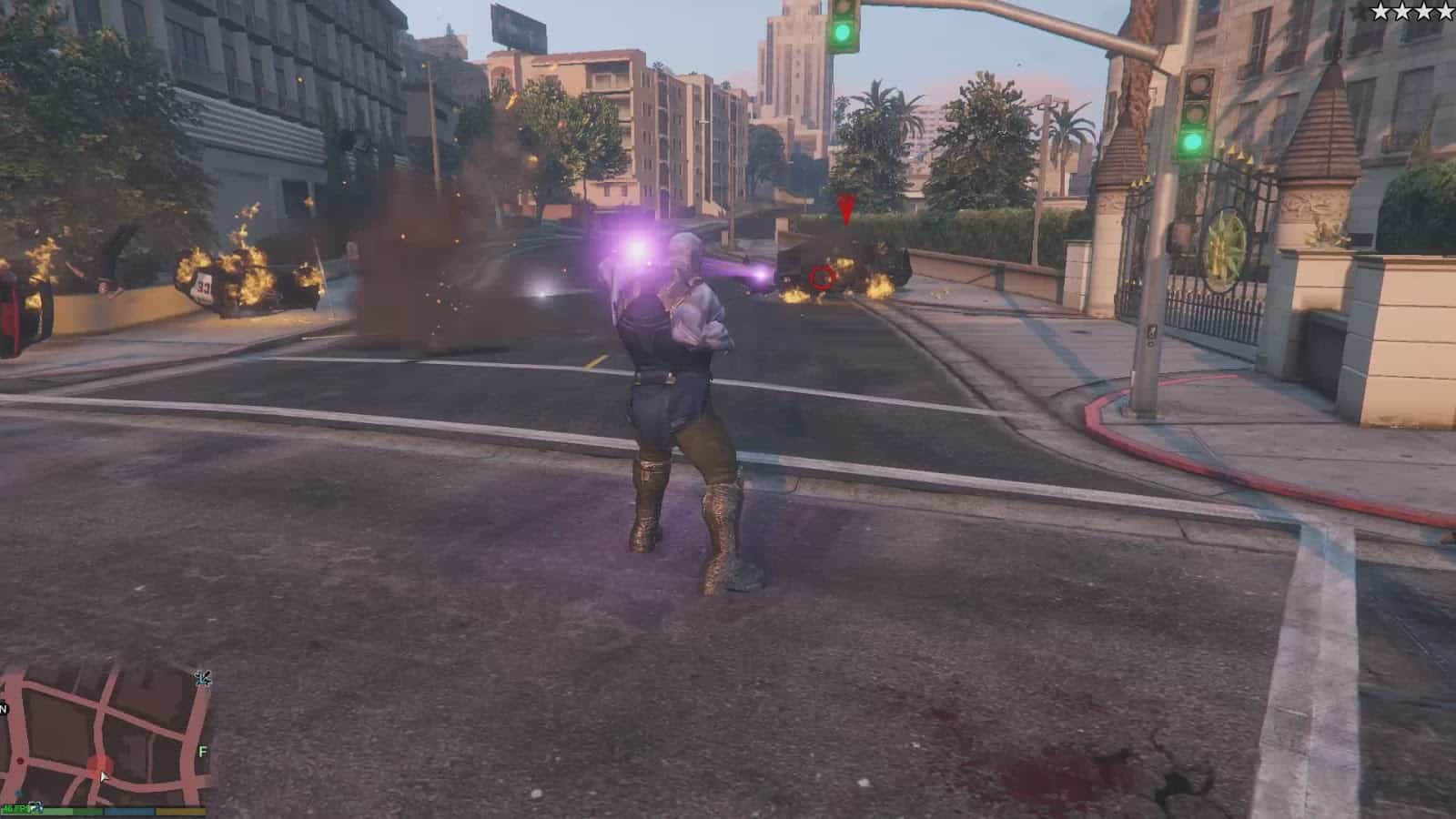
Task: Click the yellow special ability bar segment
Action: [x=180, y=811]
